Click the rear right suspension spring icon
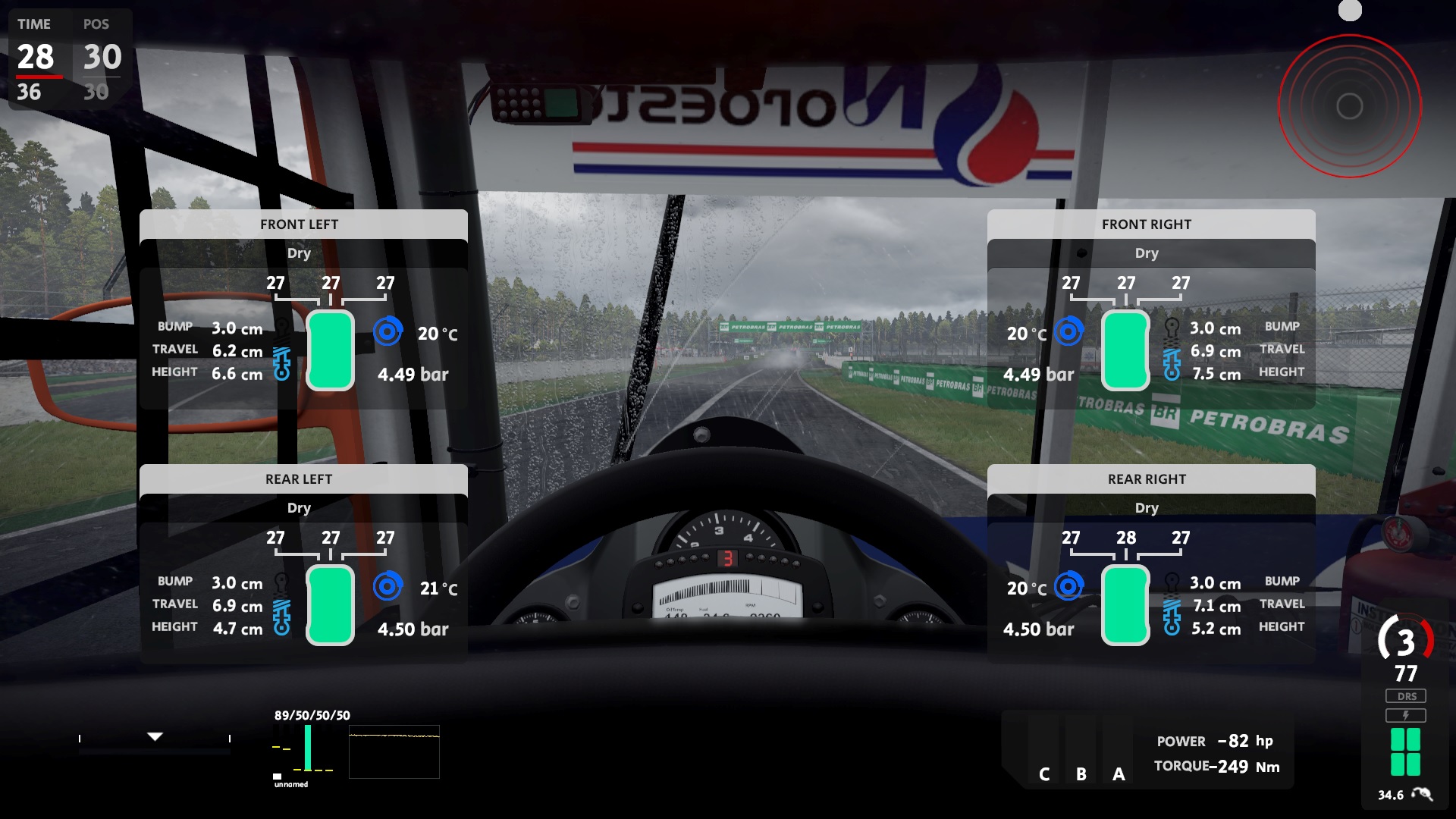This screenshot has width=1456, height=819. click(1172, 617)
